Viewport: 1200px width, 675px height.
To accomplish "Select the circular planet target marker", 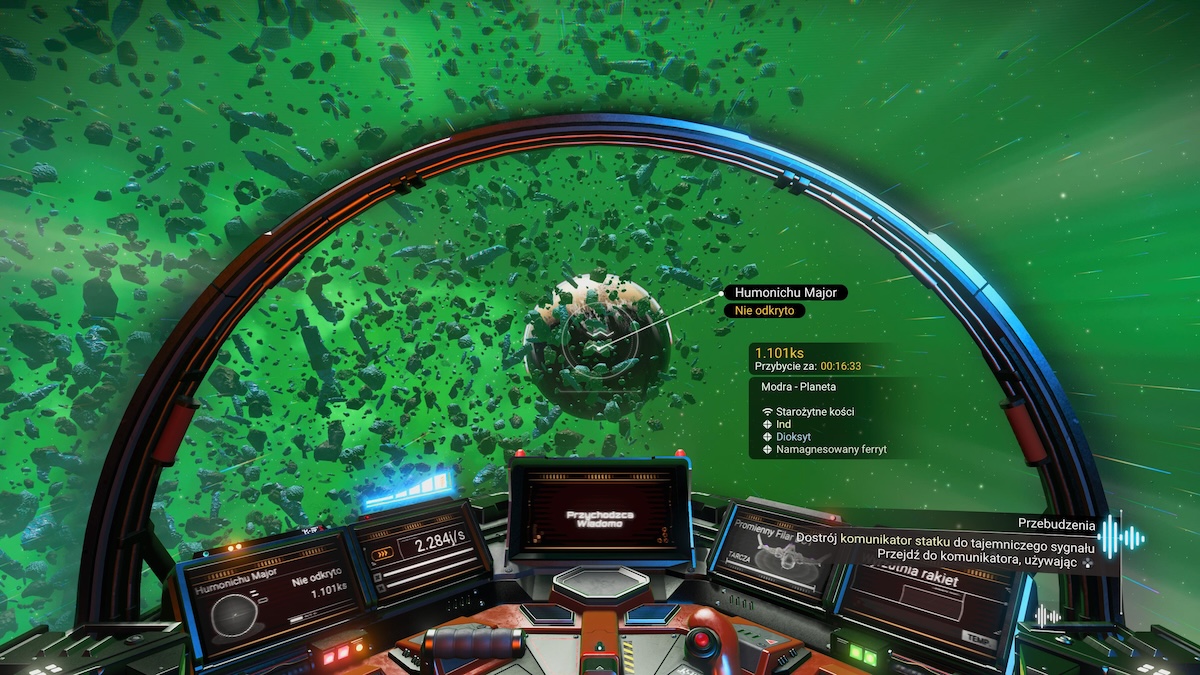I will point(598,345).
